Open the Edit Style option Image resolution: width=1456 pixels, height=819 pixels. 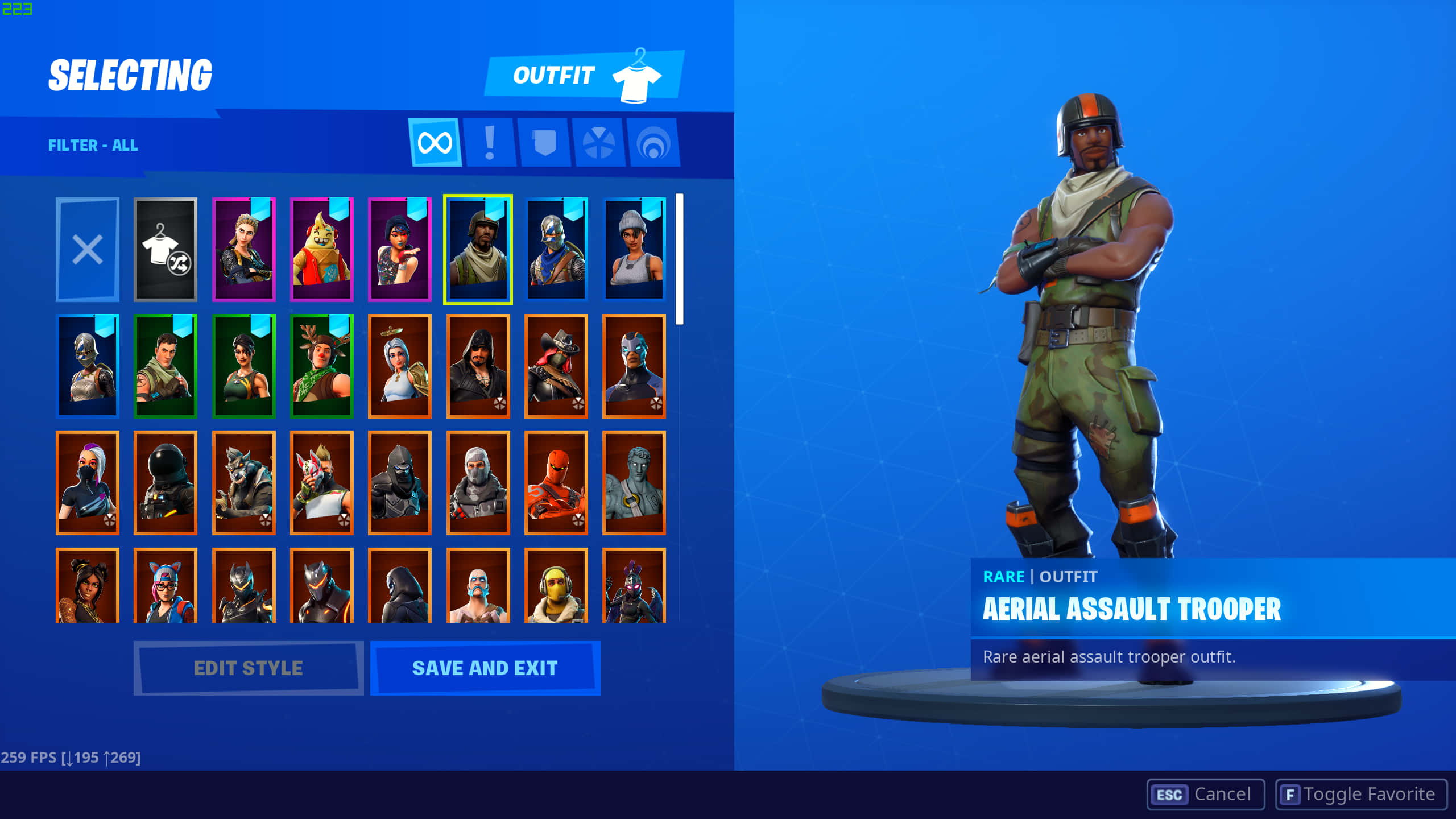248,668
